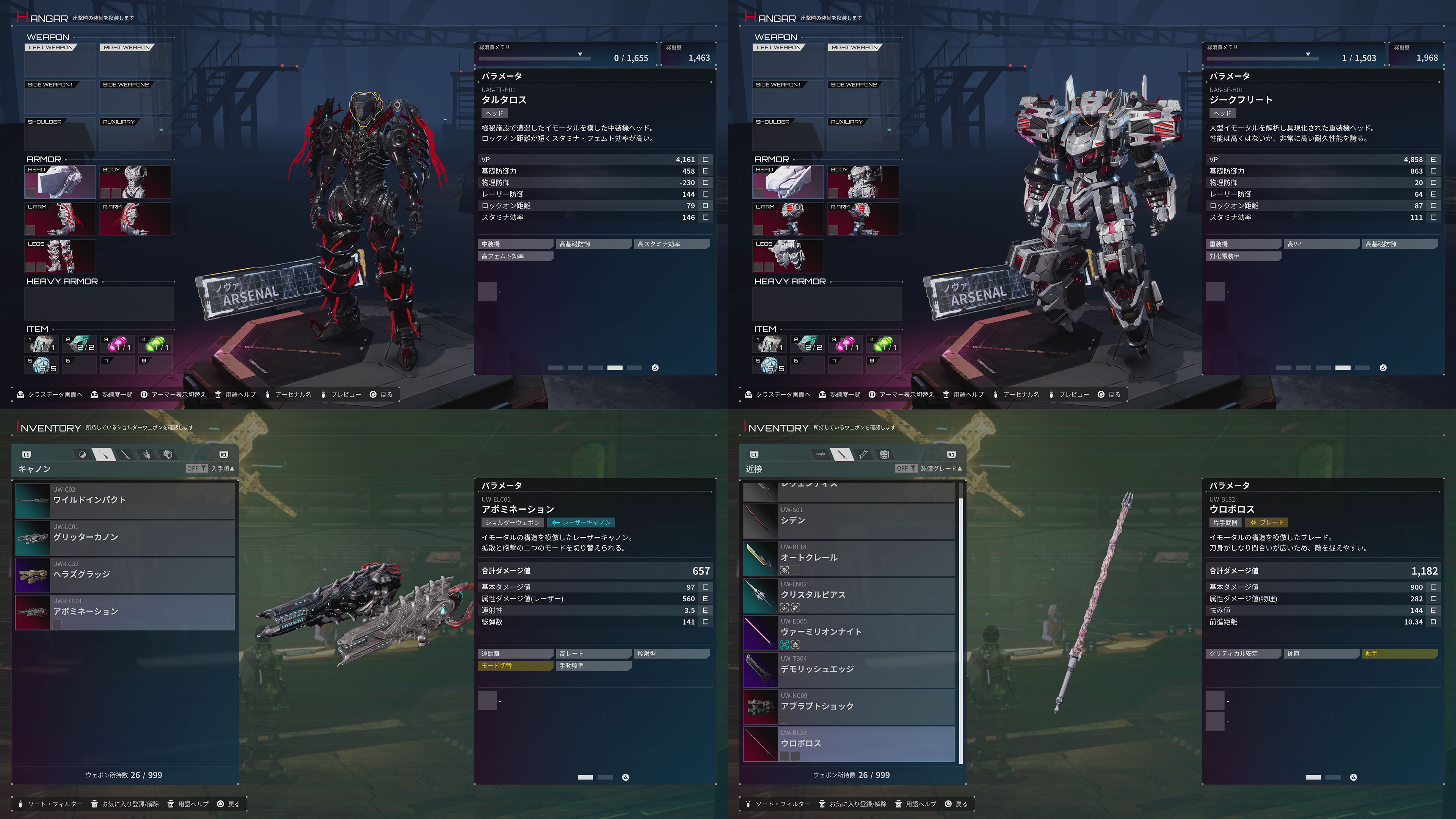Select the sword category icon in melee inventory
Screen dimensions: 1456x819
[x=842, y=455]
